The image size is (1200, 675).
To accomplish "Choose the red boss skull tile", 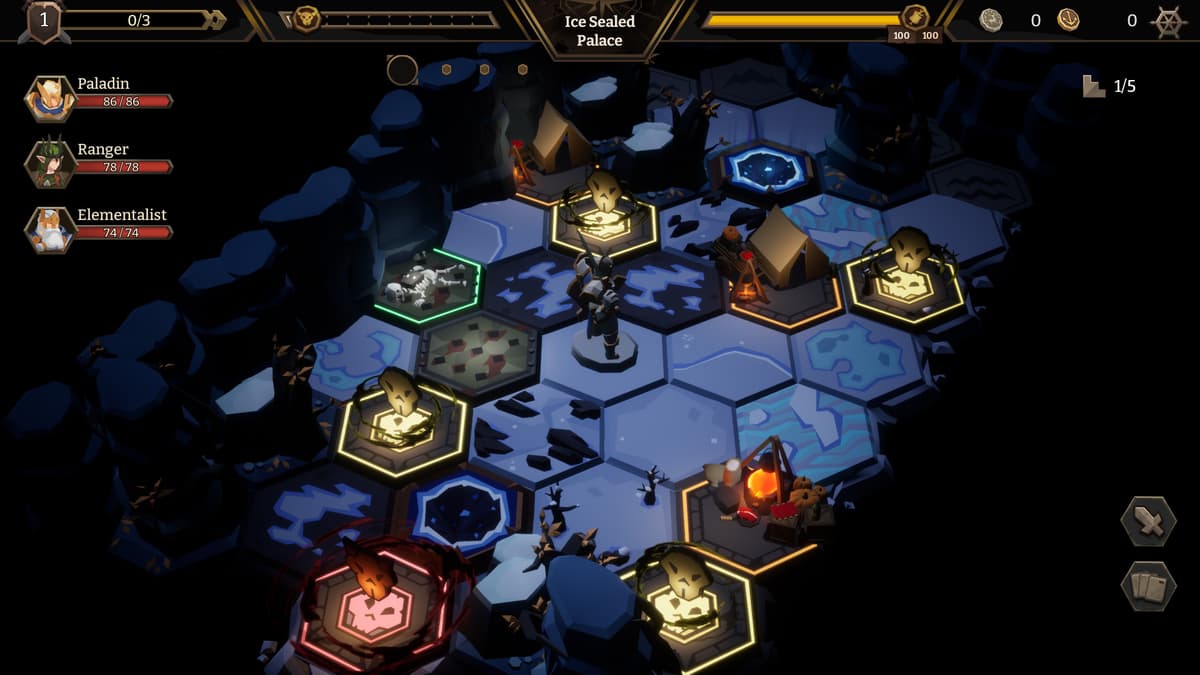I will 373,602.
